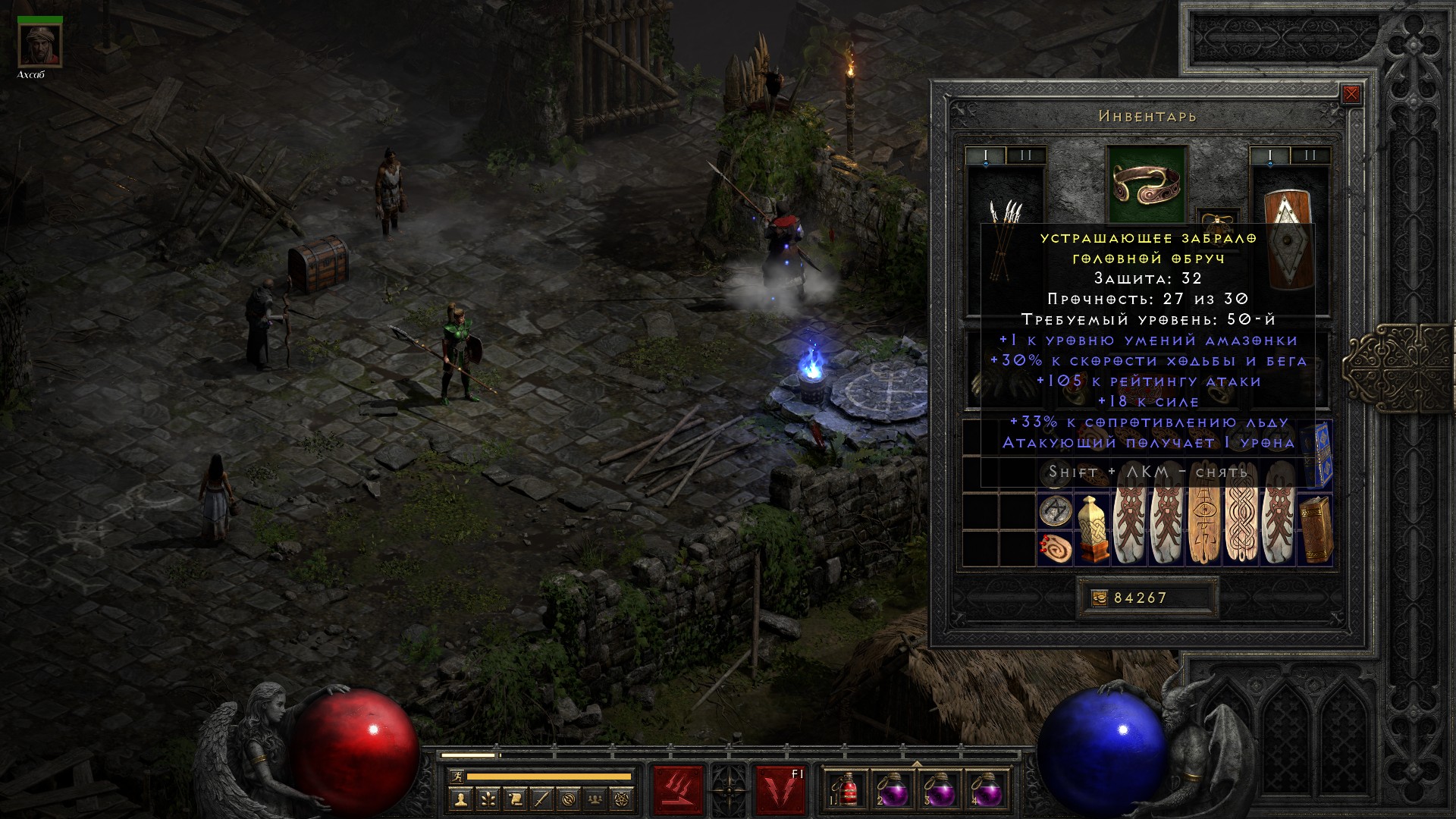1456x819 pixels.
Task: Pick up the golden statue item
Action: 1091,529
